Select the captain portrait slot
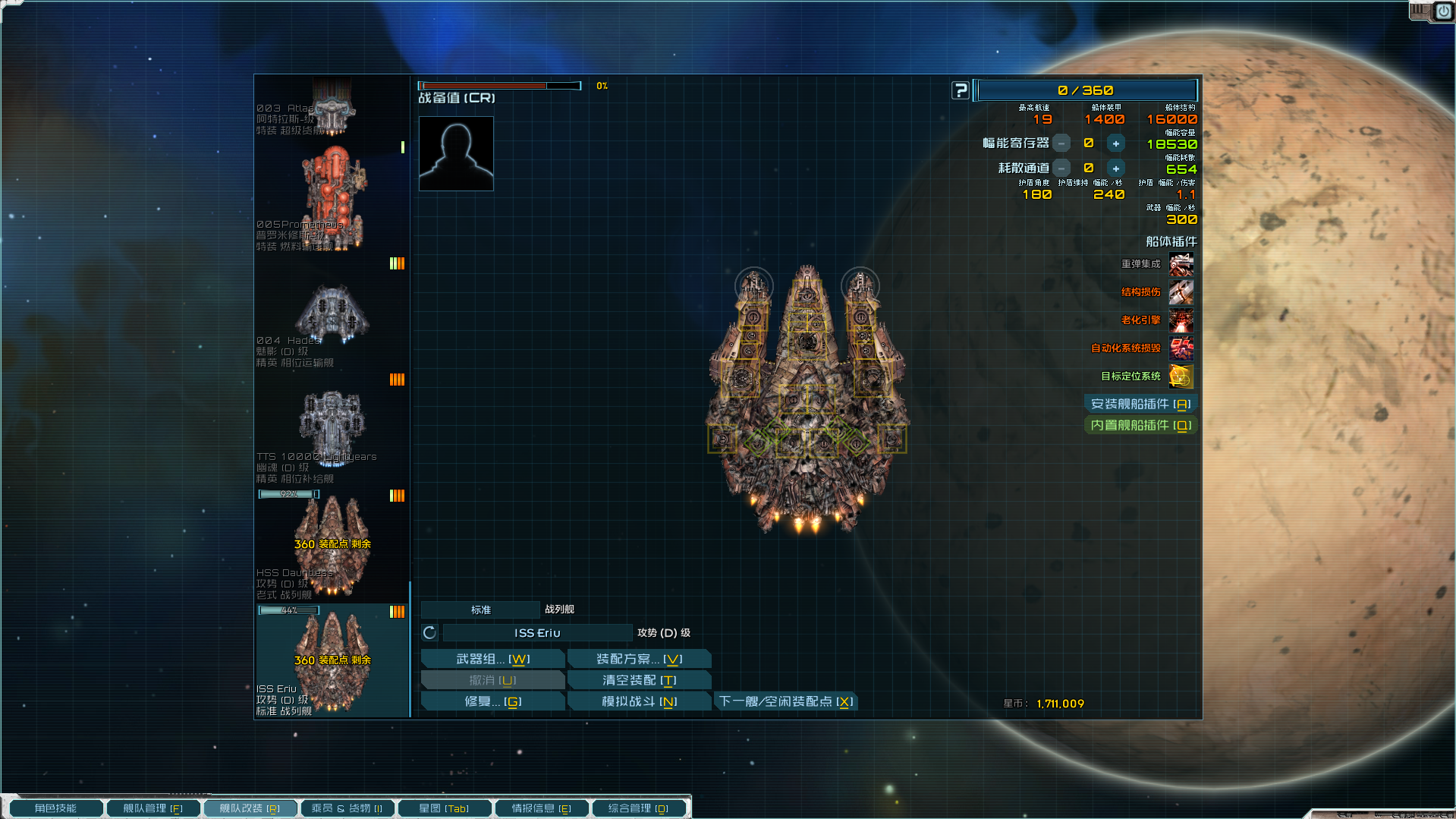Viewport: 1456px width, 819px height. click(456, 153)
